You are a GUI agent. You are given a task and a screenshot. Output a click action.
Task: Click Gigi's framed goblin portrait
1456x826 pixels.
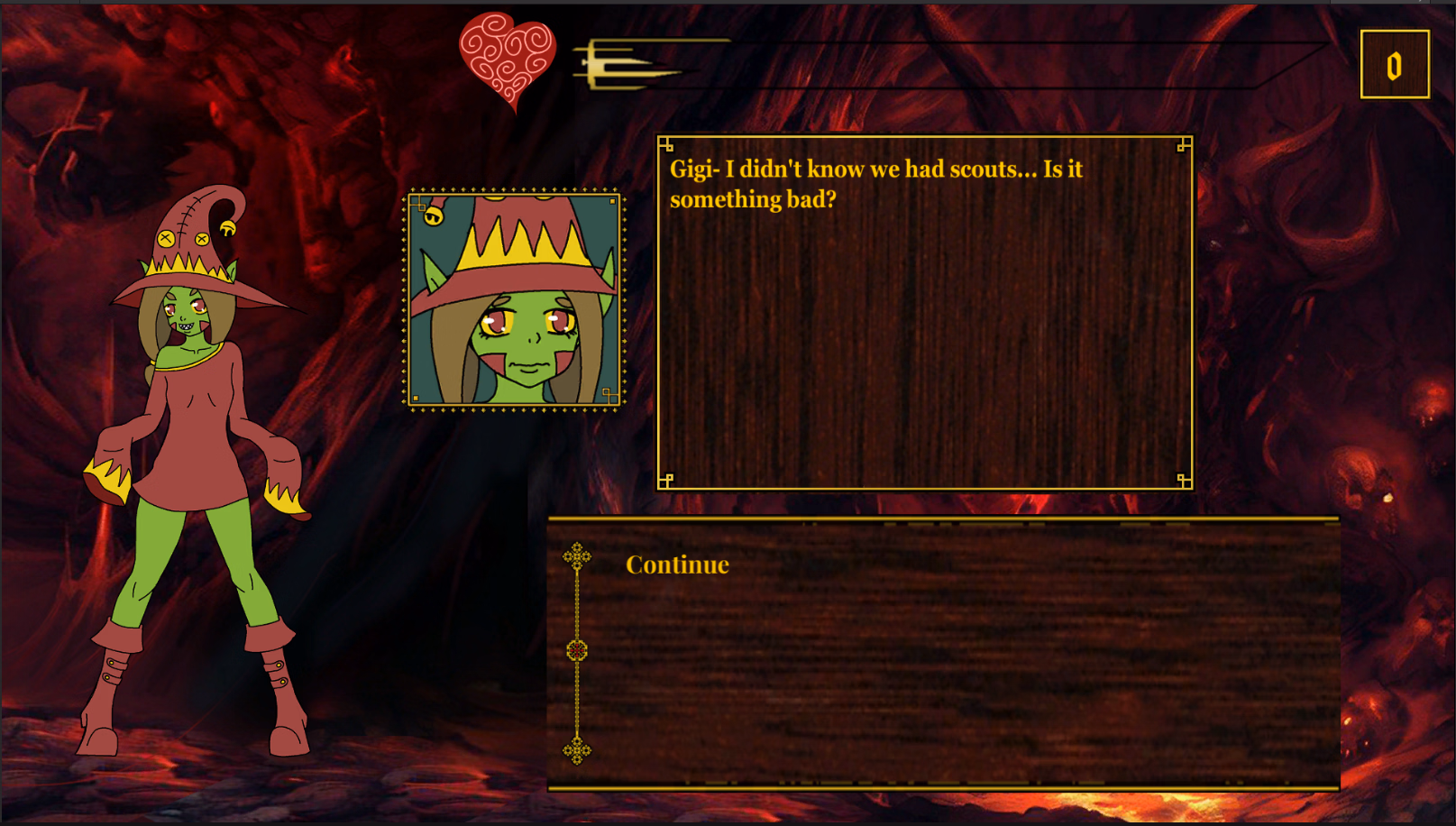tap(515, 300)
